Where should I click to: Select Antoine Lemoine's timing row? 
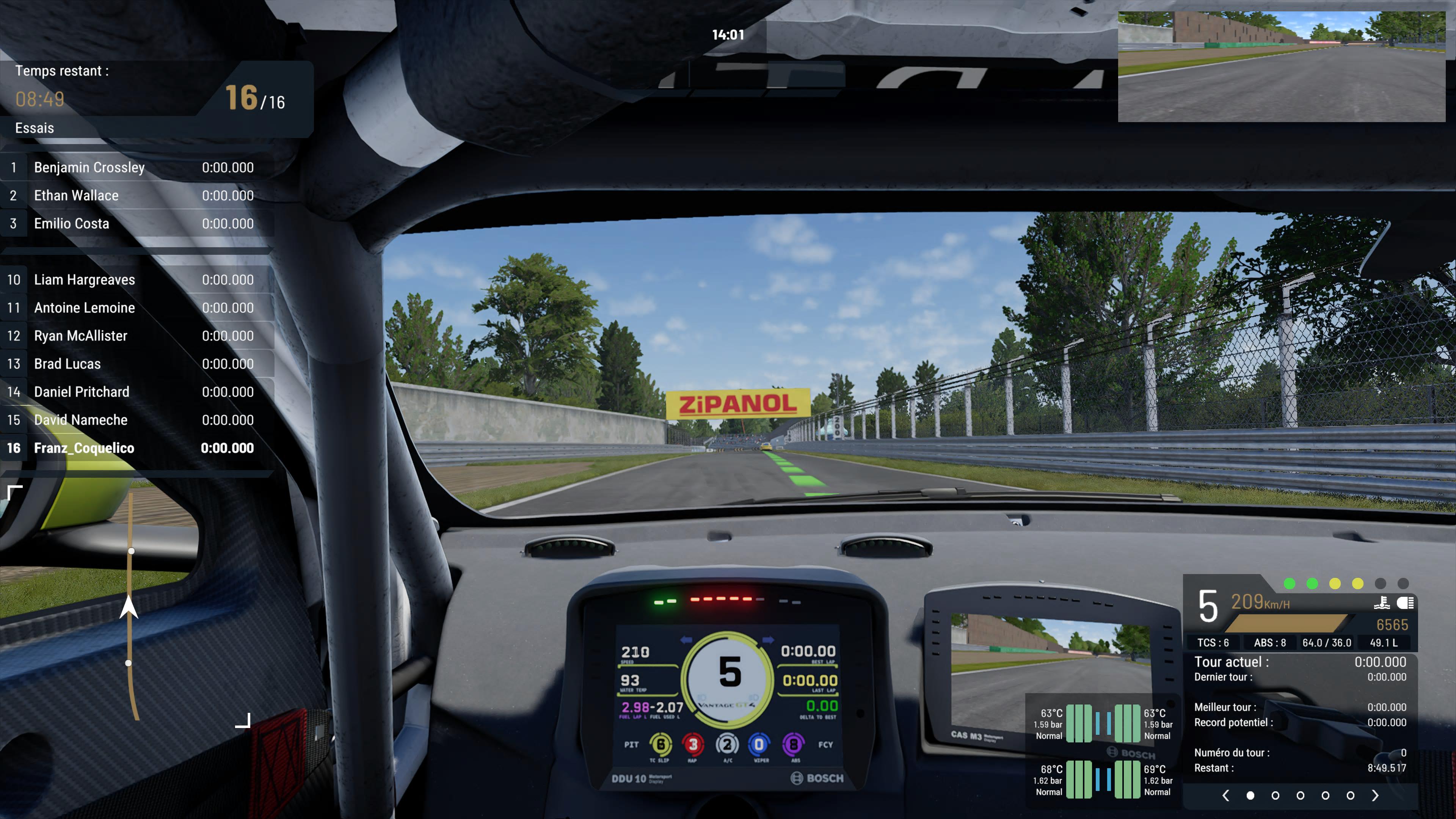pyautogui.click(x=136, y=308)
